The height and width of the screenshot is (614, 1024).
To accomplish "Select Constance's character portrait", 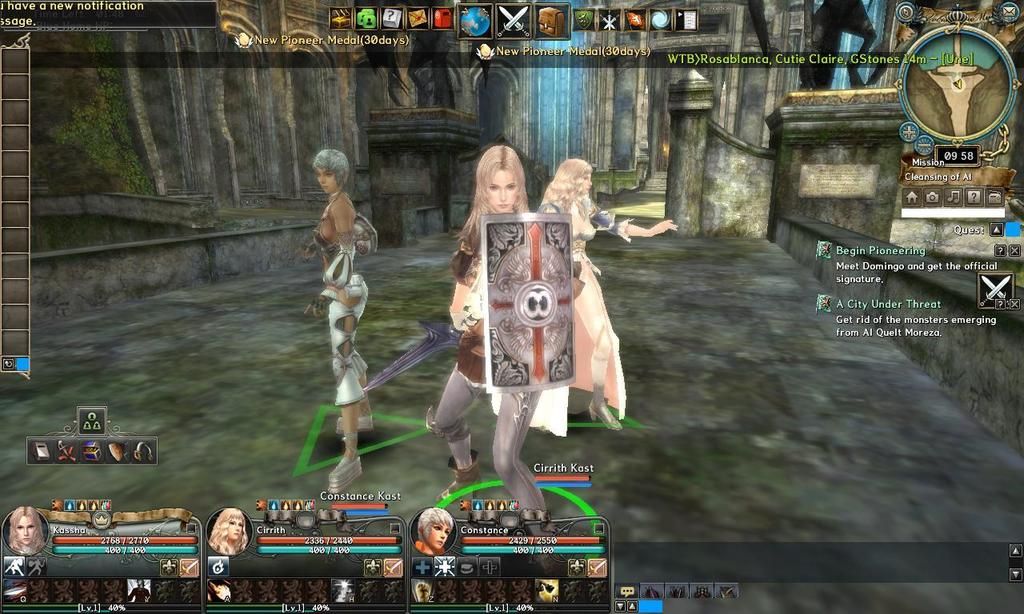I will click(x=434, y=532).
